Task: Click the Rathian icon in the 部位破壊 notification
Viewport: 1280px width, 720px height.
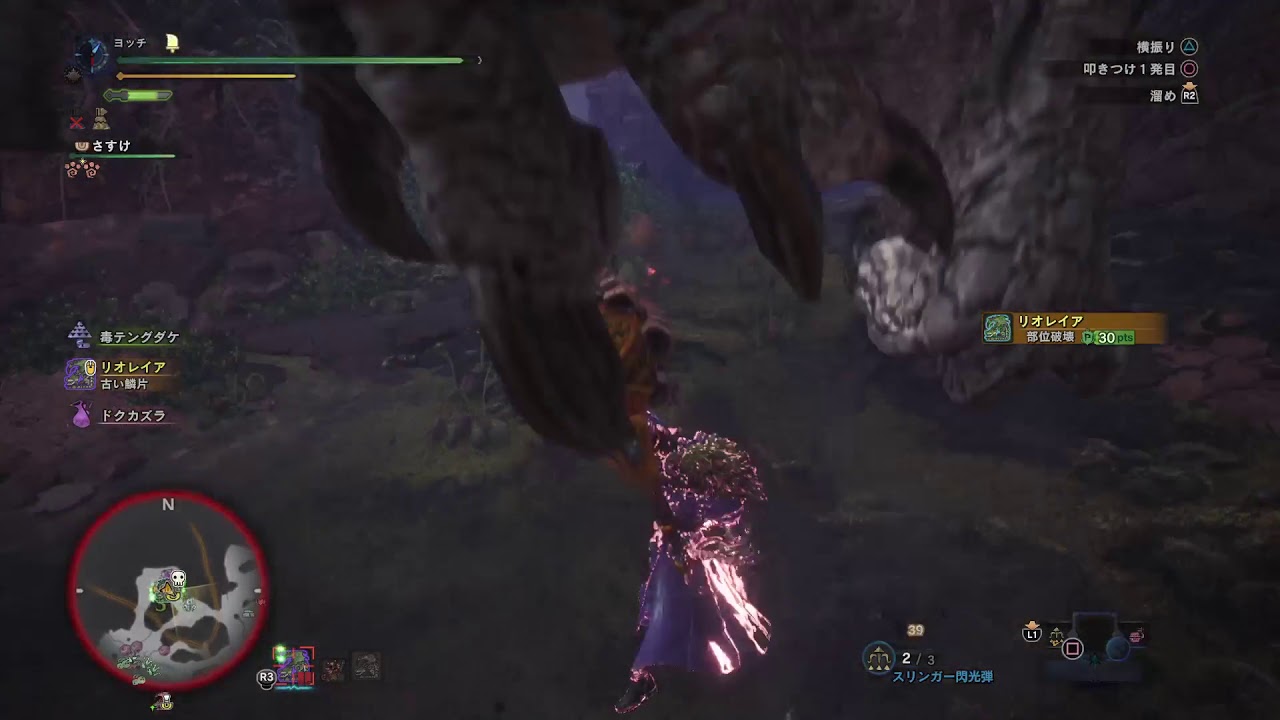Action: (x=998, y=330)
